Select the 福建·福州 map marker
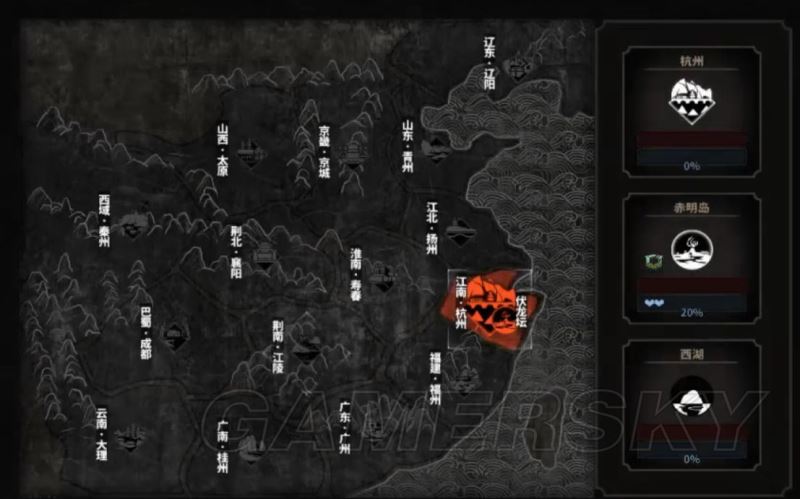This screenshot has width=800, height=499. pyautogui.click(x=461, y=379)
